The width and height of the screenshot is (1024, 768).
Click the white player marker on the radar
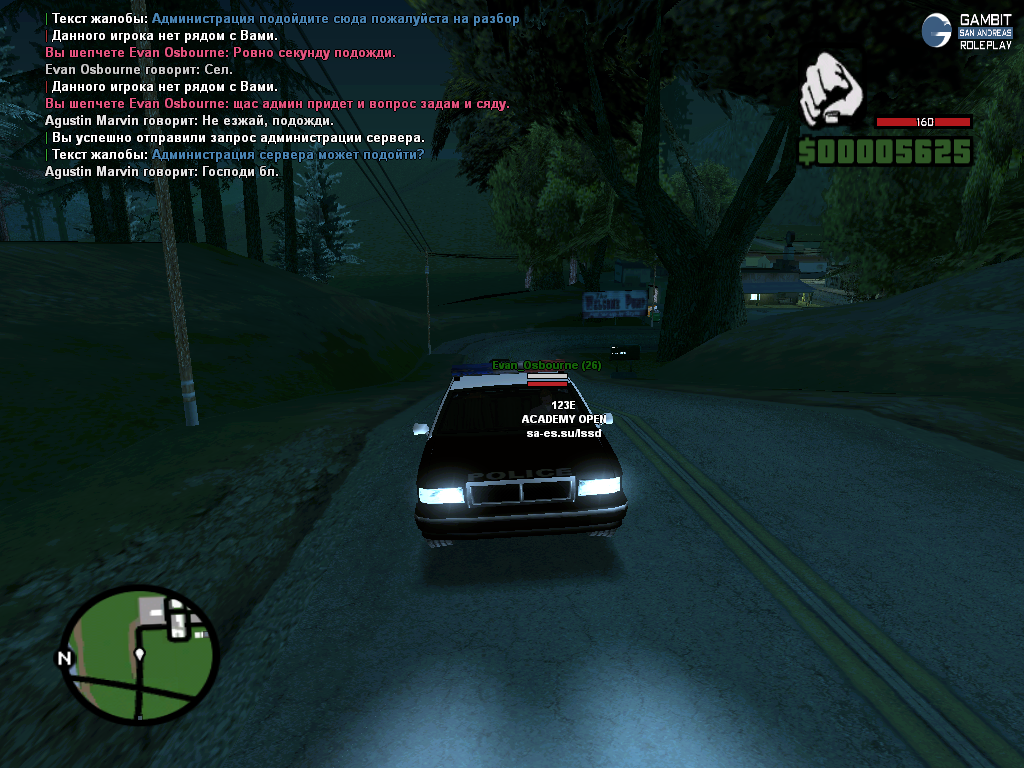(x=140, y=654)
